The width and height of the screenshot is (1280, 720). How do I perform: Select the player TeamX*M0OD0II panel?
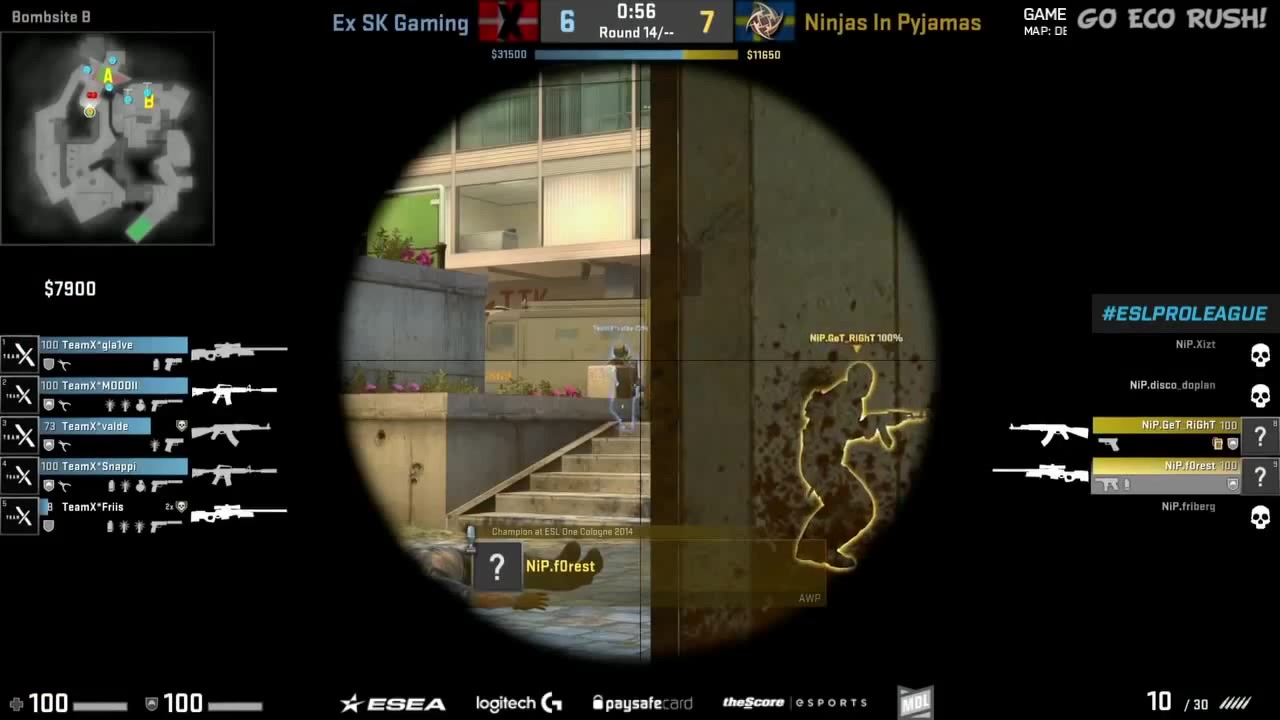tap(110, 385)
